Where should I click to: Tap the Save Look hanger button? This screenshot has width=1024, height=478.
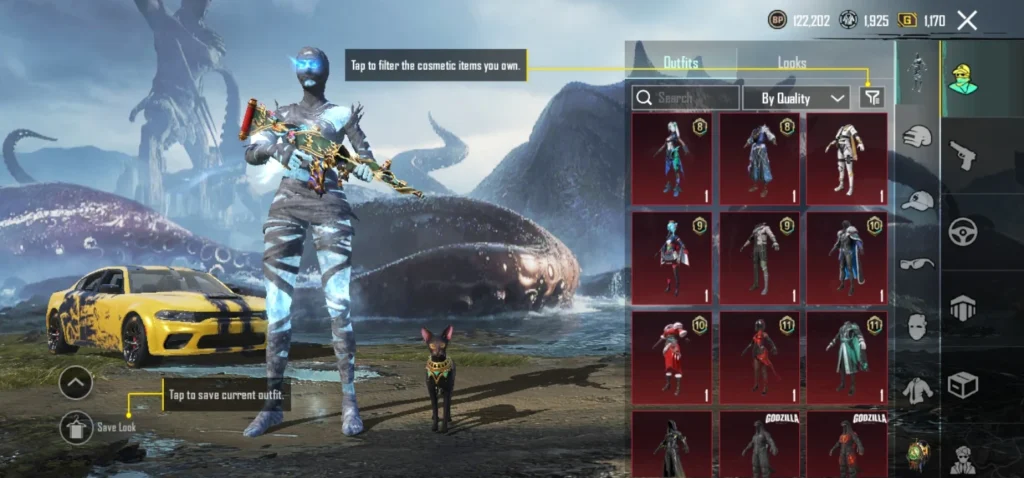76,428
